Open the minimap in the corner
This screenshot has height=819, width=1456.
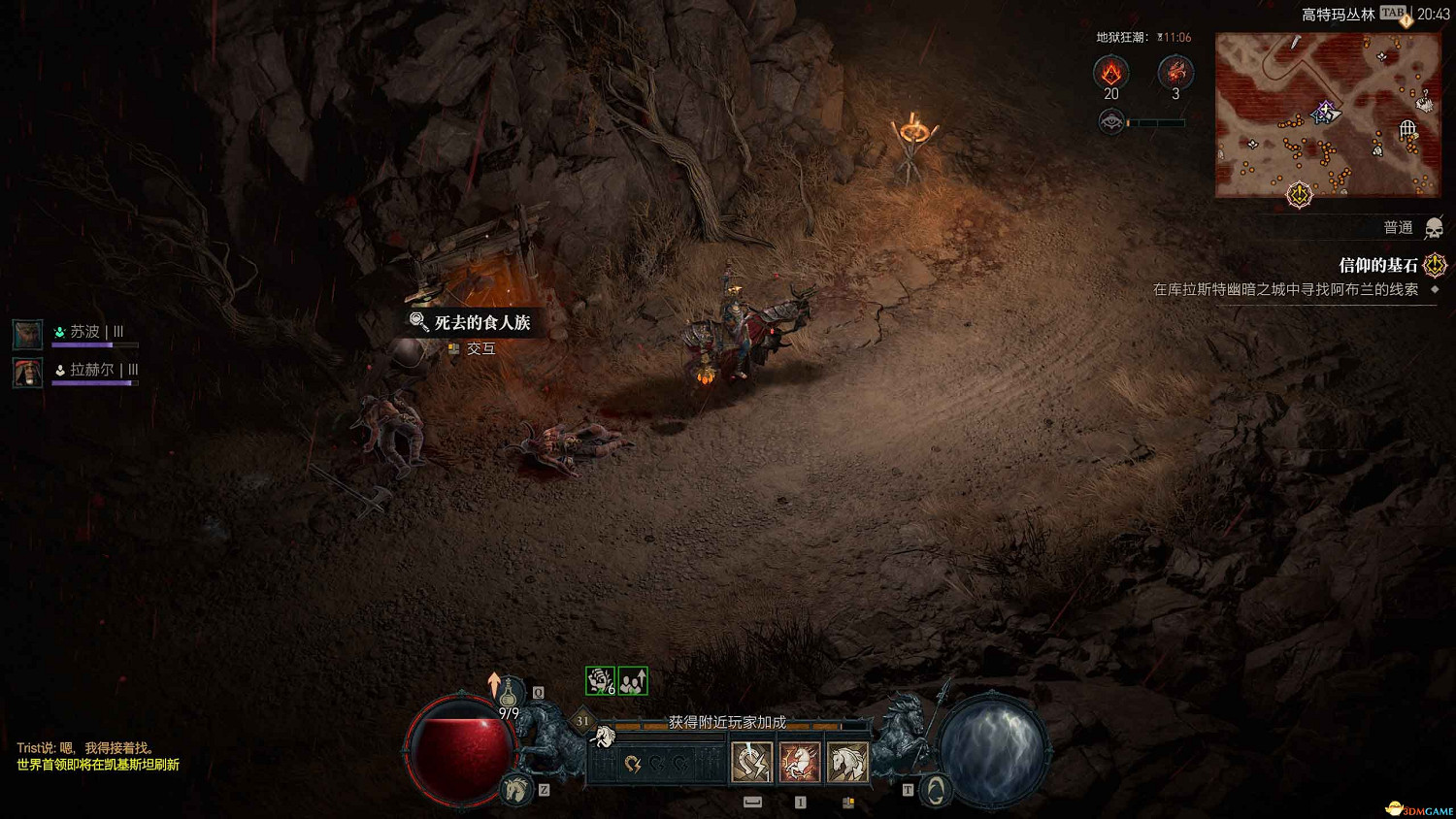coord(1327,115)
